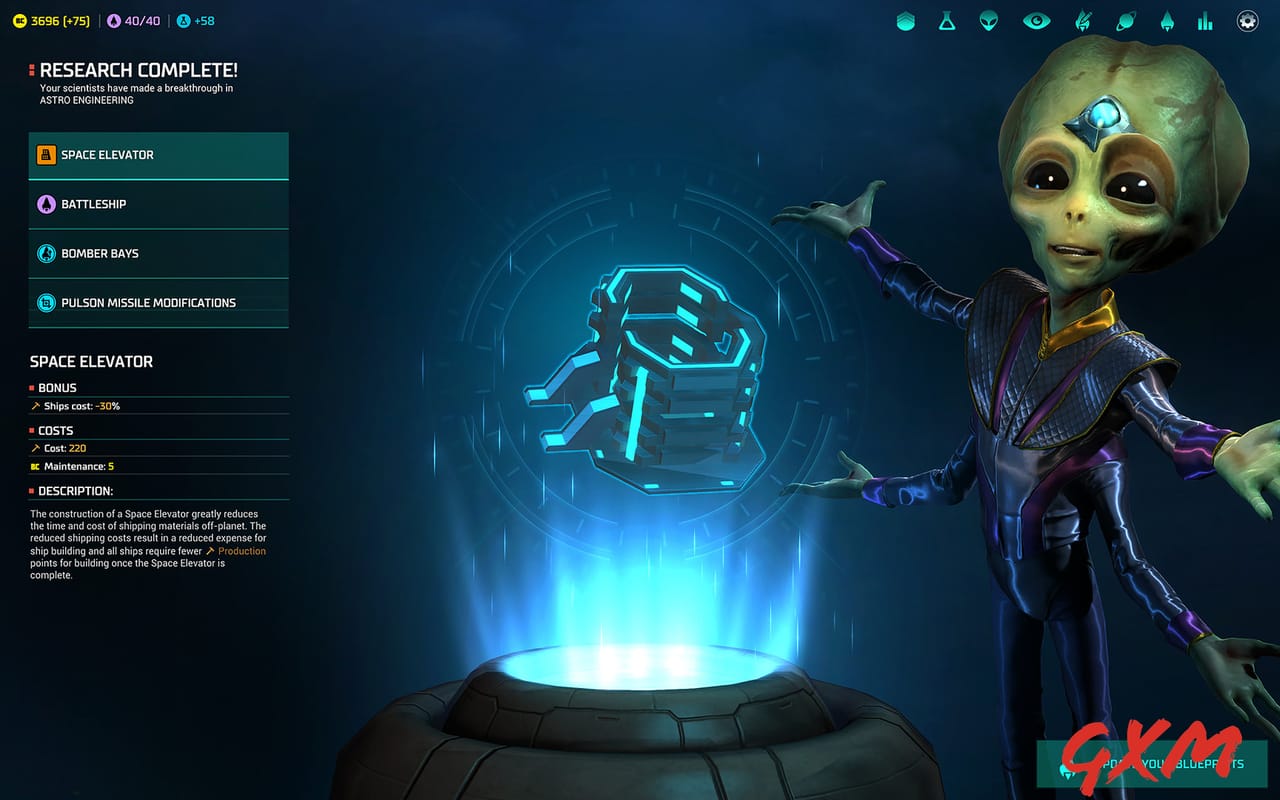Open the statistics bar chart icon
1280x800 pixels.
point(1204,20)
